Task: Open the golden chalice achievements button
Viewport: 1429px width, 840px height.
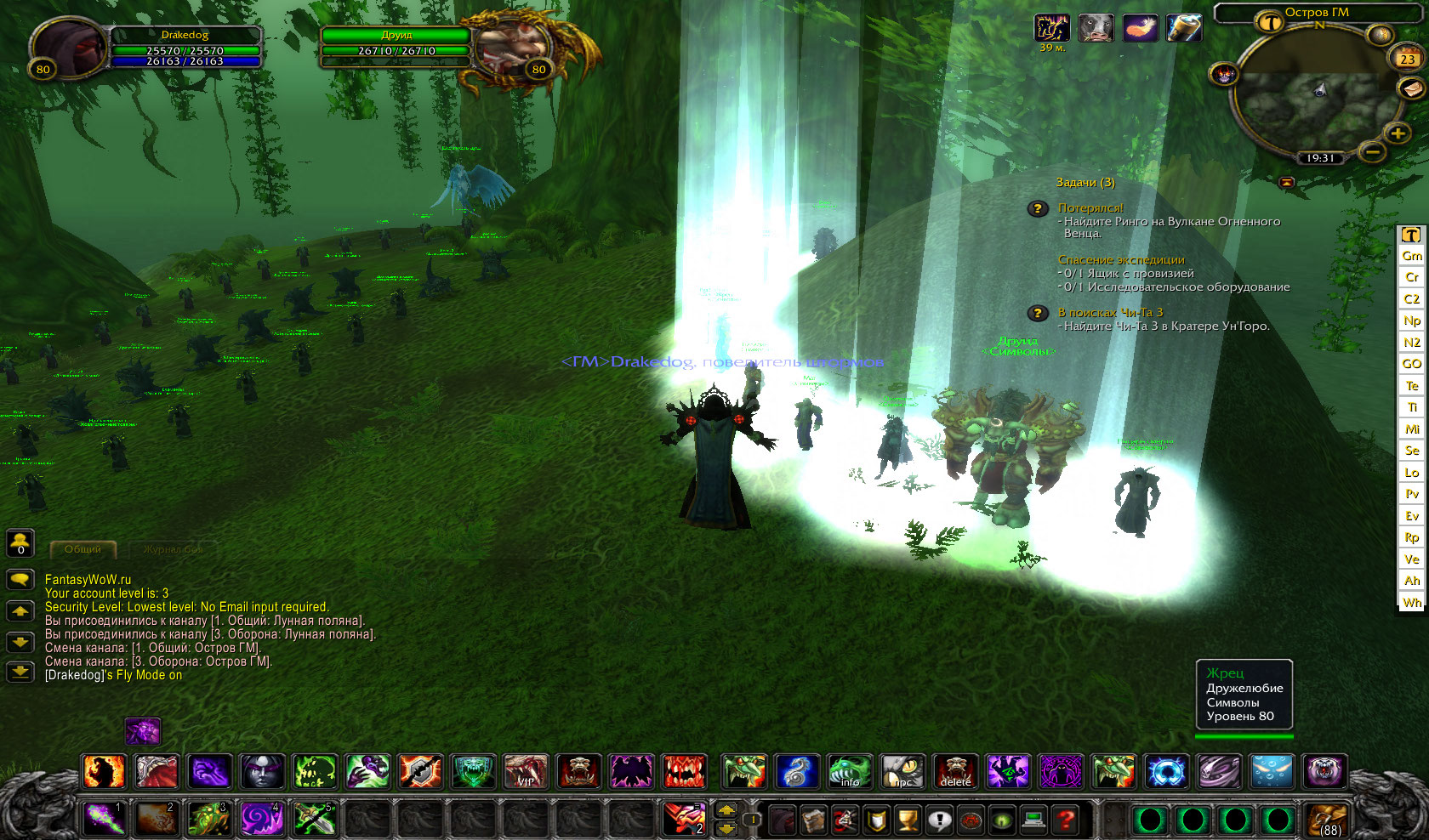Action: (x=908, y=820)
